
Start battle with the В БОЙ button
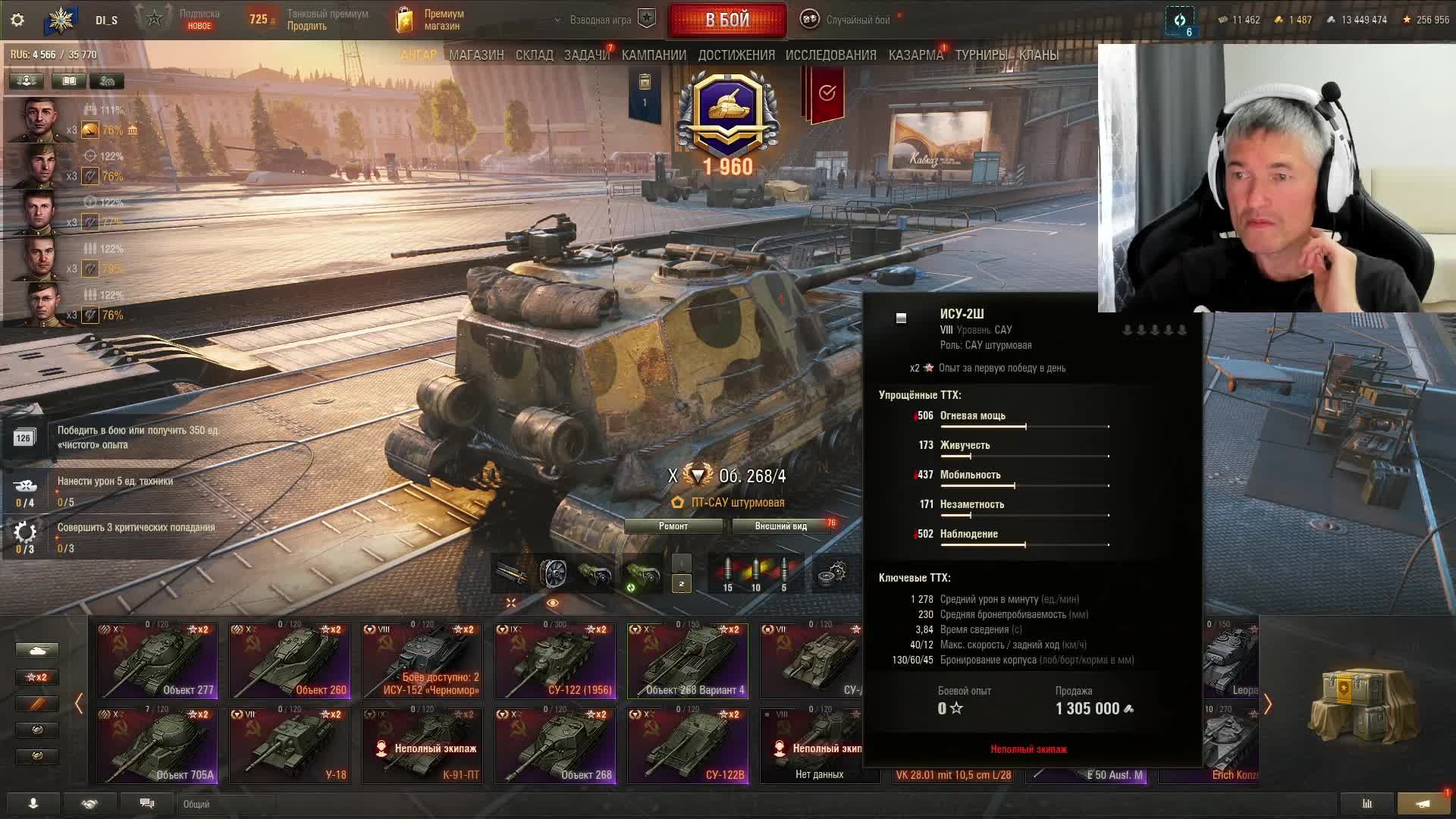tap(726, 20)
